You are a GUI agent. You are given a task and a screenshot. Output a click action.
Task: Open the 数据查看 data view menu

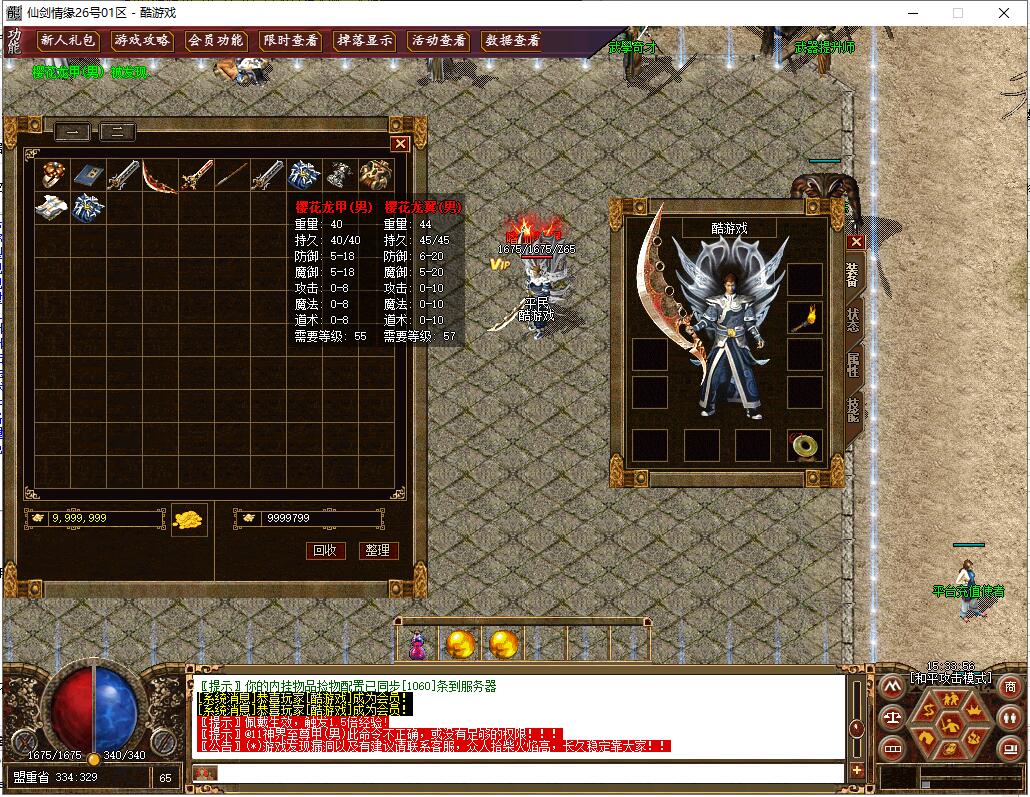point(512,41)
